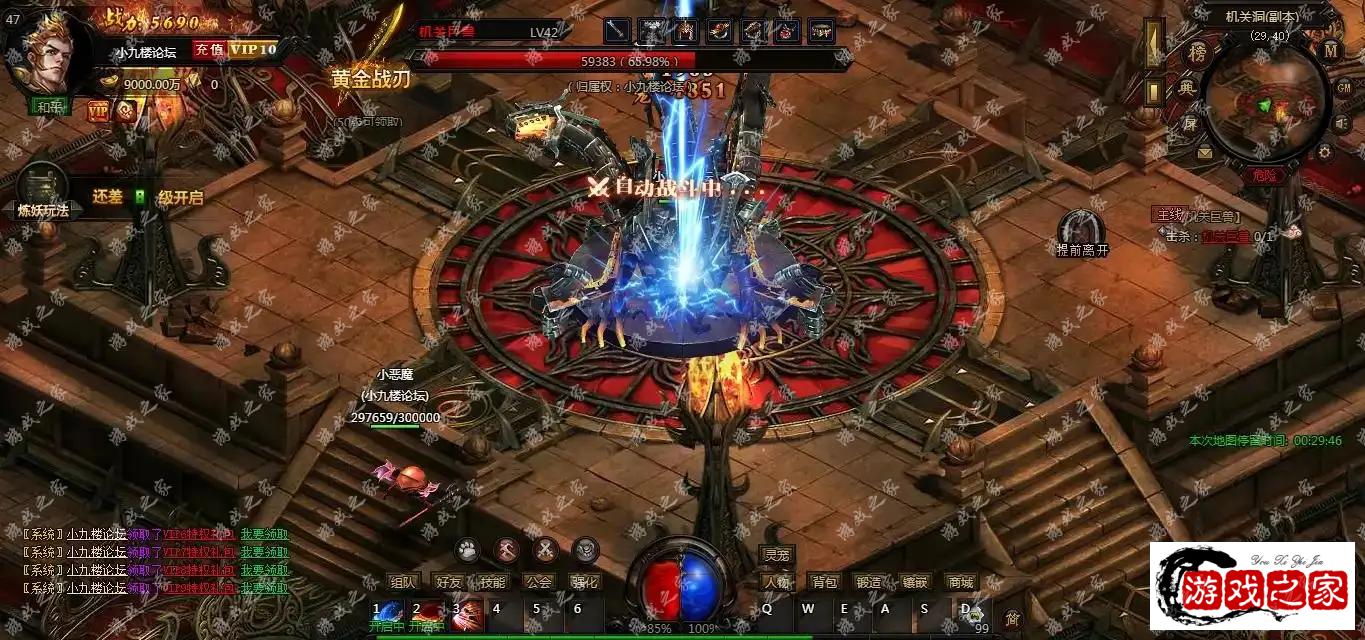Open the 好友 friends list
Viewport: 1365px width, 640px height.
(x=447, y=582)
